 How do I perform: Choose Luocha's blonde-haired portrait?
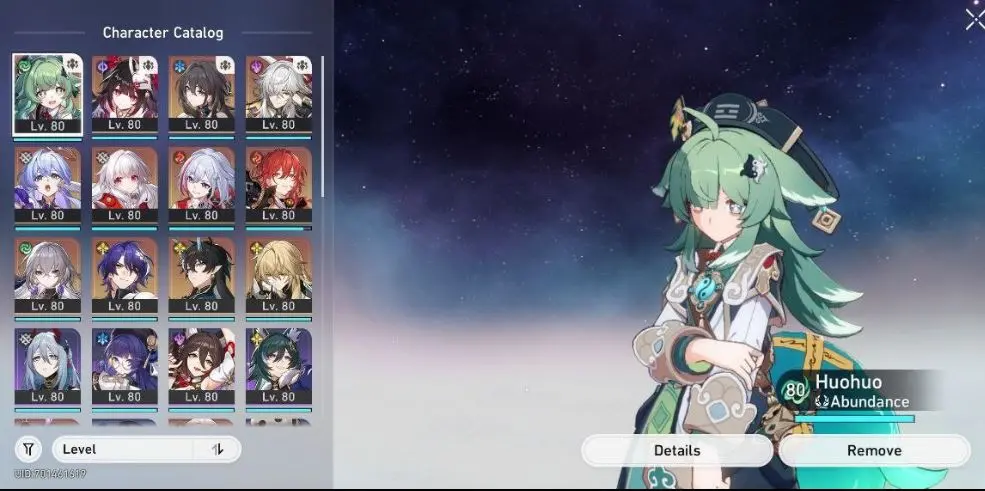(x=279, y=274)
